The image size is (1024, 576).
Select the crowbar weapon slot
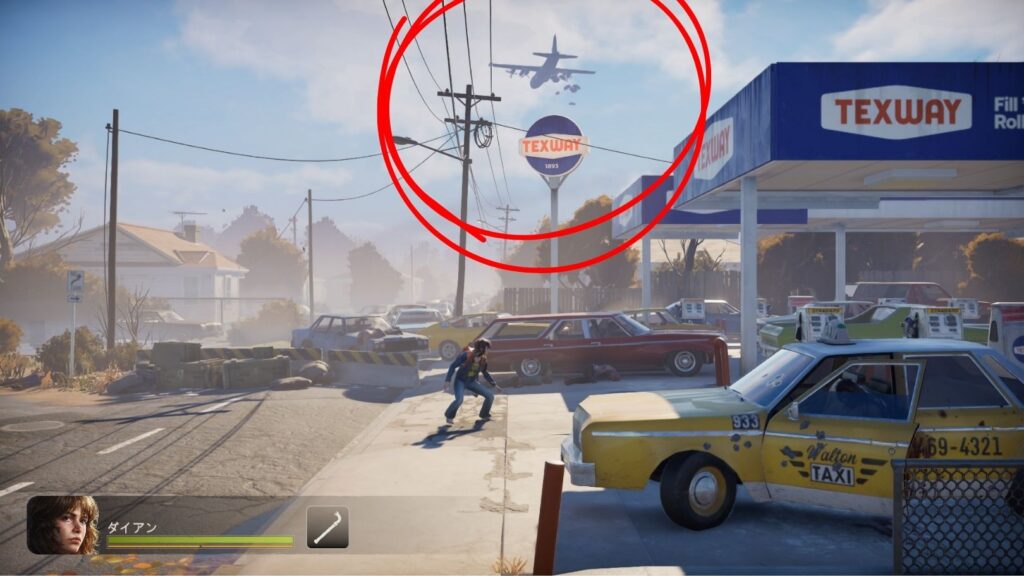327,527
